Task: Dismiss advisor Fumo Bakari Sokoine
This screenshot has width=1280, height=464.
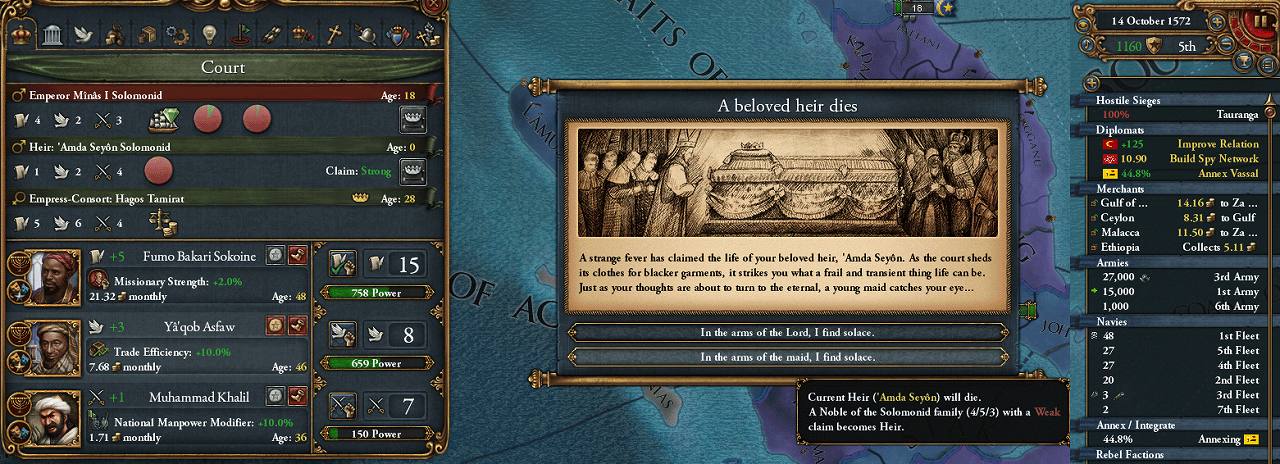Action: (x=297, y=257)
